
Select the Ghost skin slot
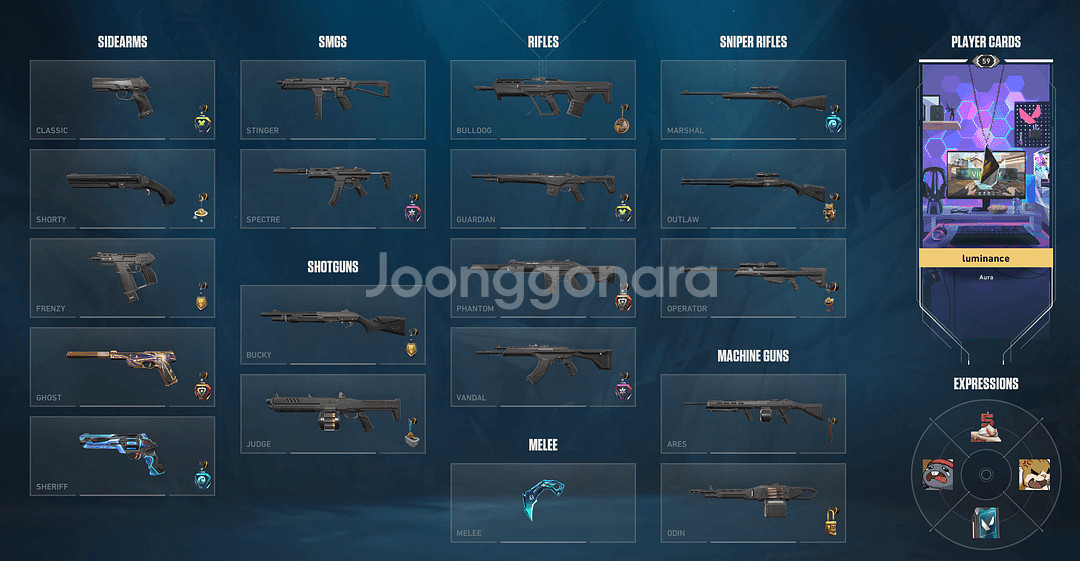122,366
